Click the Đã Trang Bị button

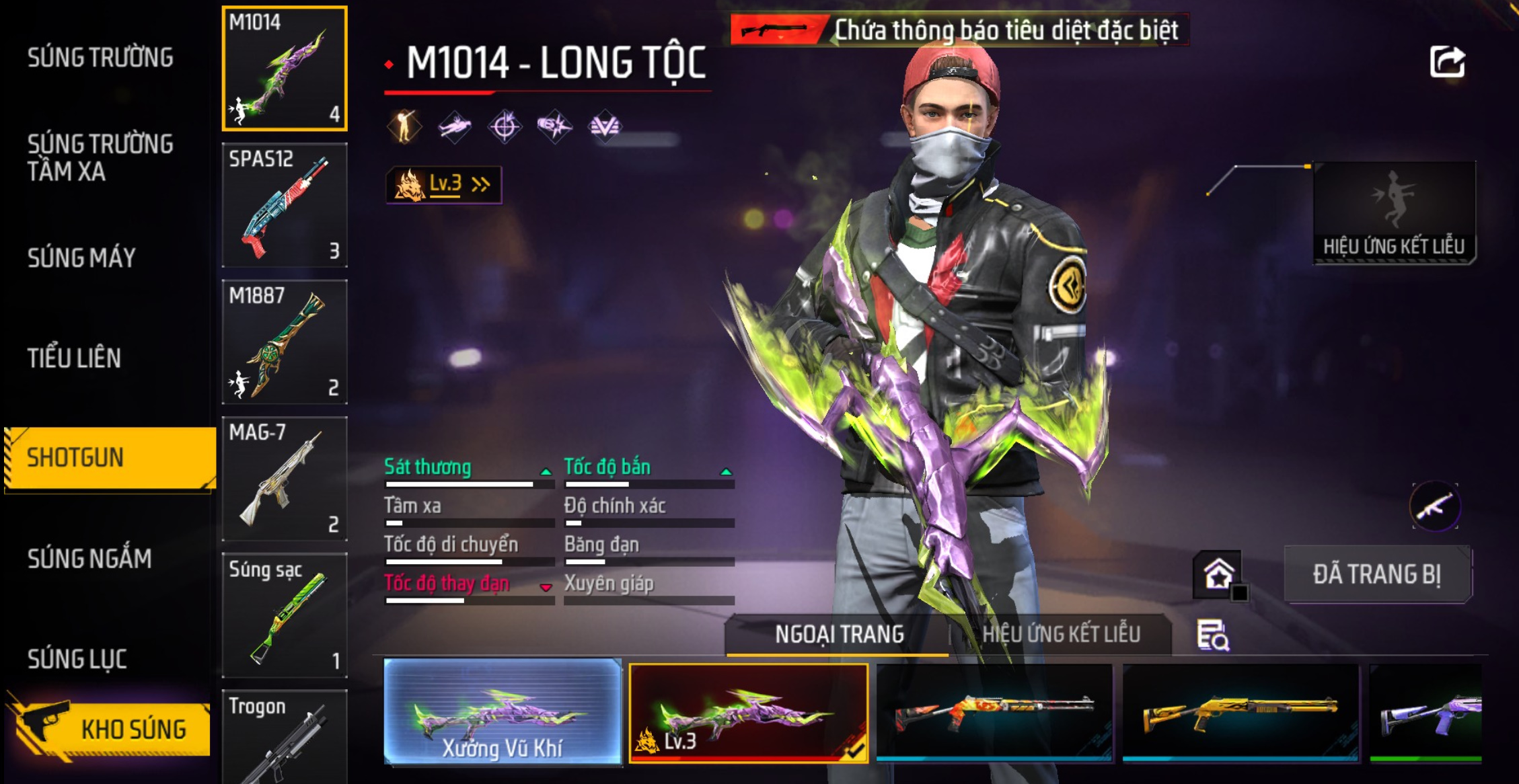pos(1377,574)
